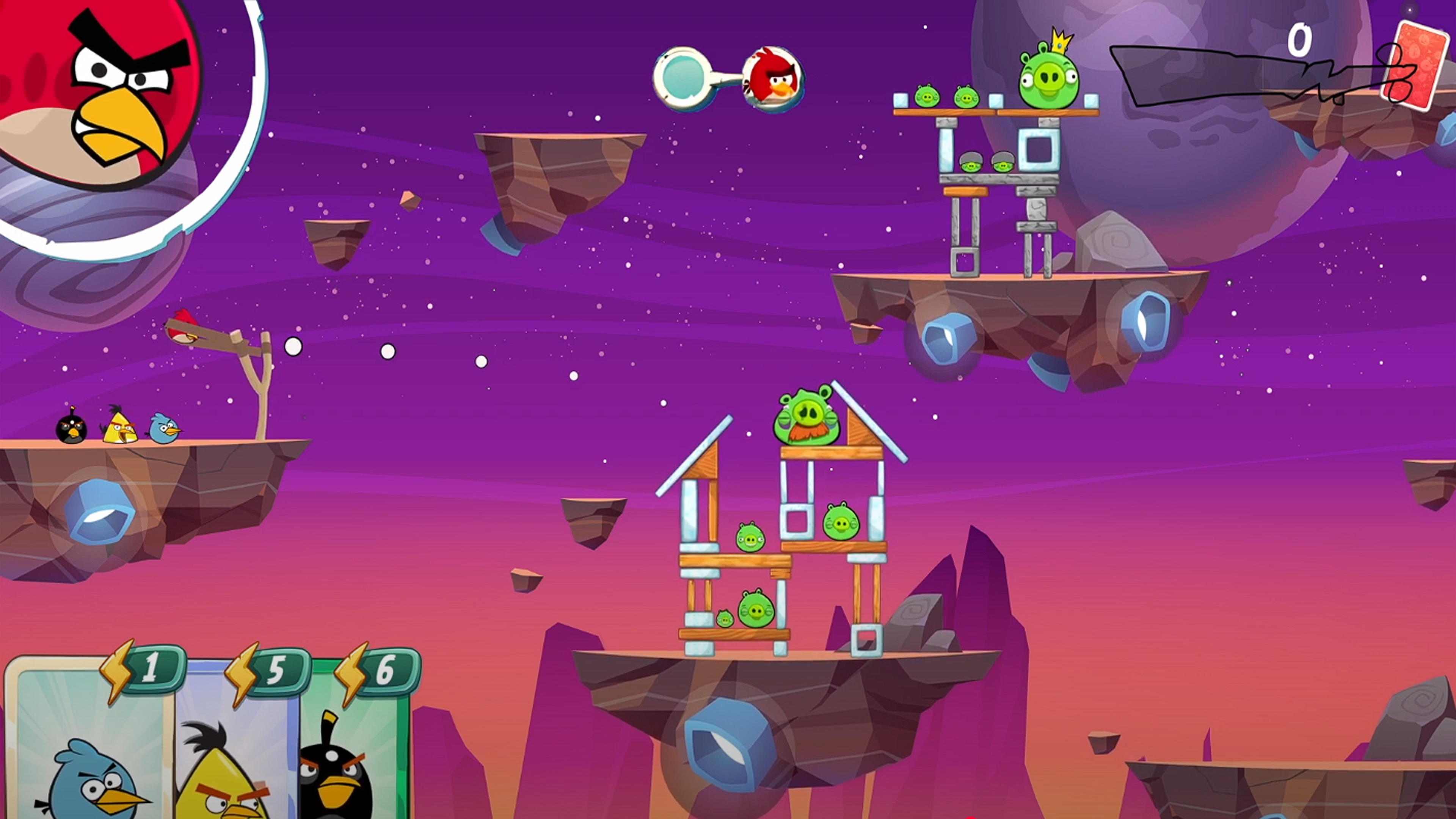The height and width of the screenshot is (819, 1456).
Task: Select the blue bird card
Action: coord(91,746)
